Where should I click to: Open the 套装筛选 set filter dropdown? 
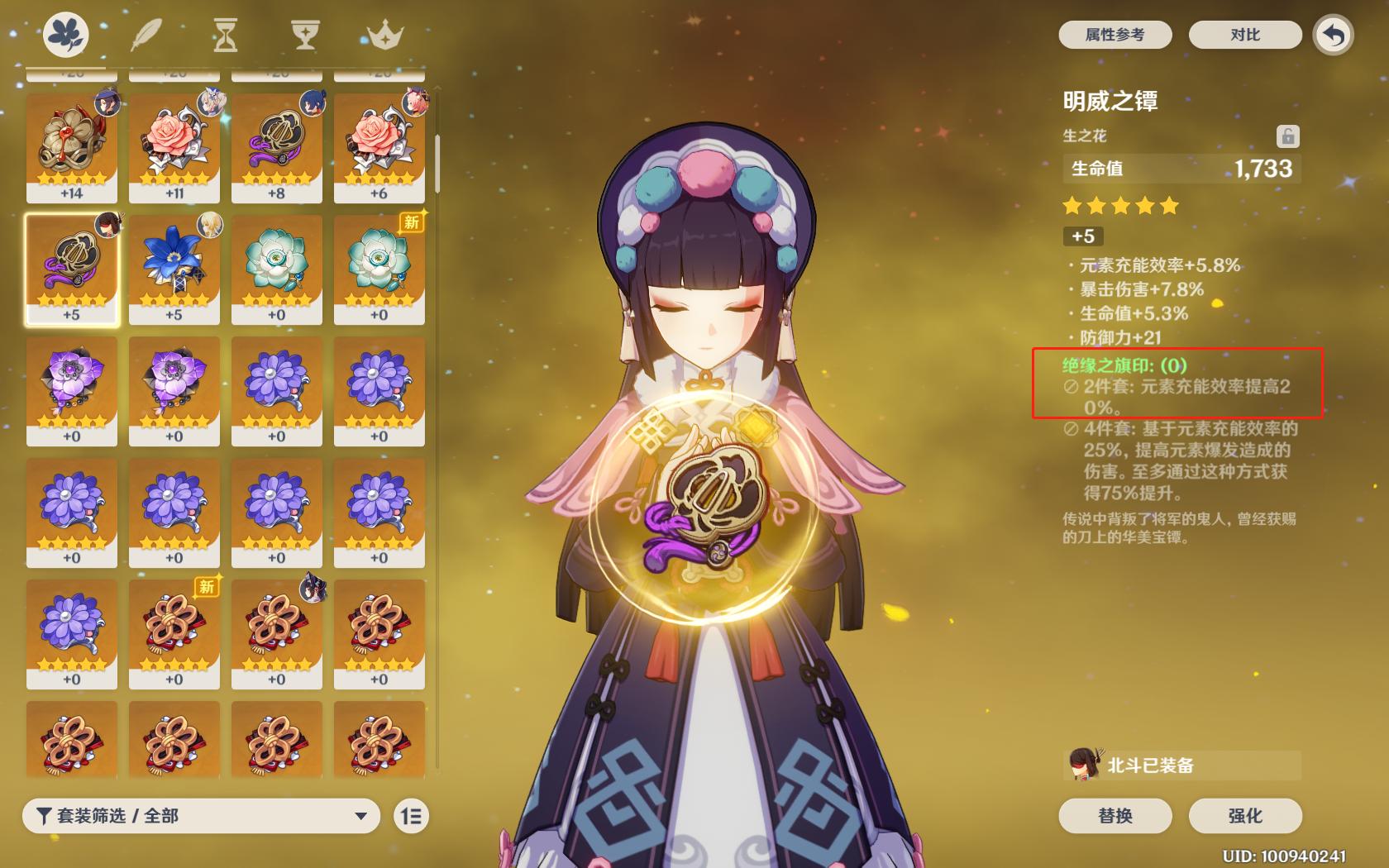(201, 816)
